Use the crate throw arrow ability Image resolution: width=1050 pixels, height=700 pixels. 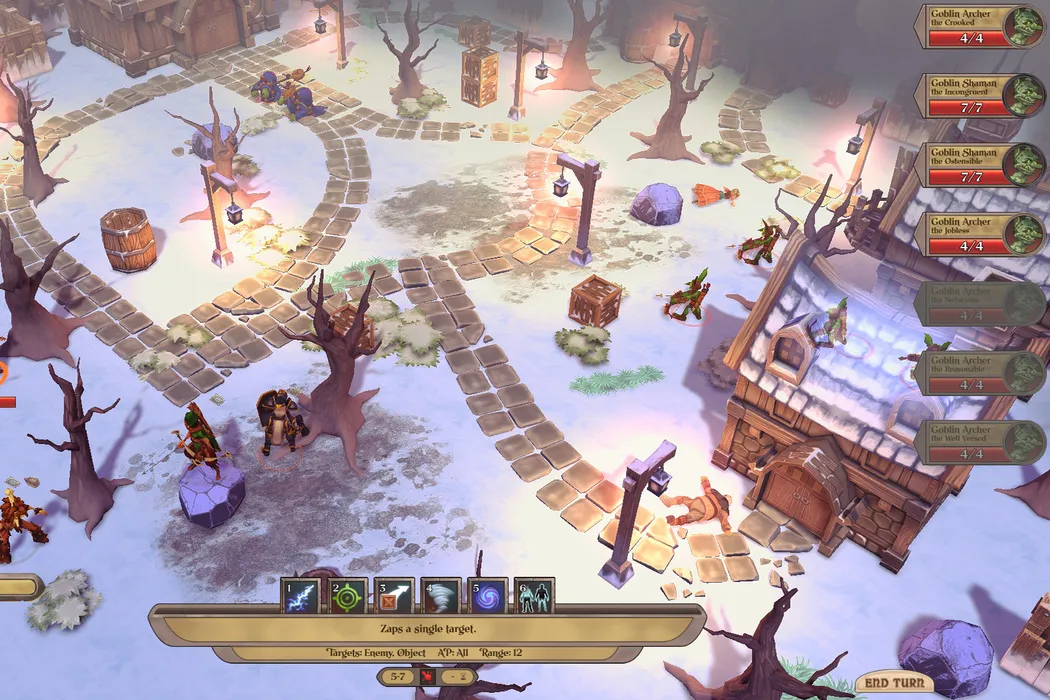pyautogui.click(x=394, y=596)
